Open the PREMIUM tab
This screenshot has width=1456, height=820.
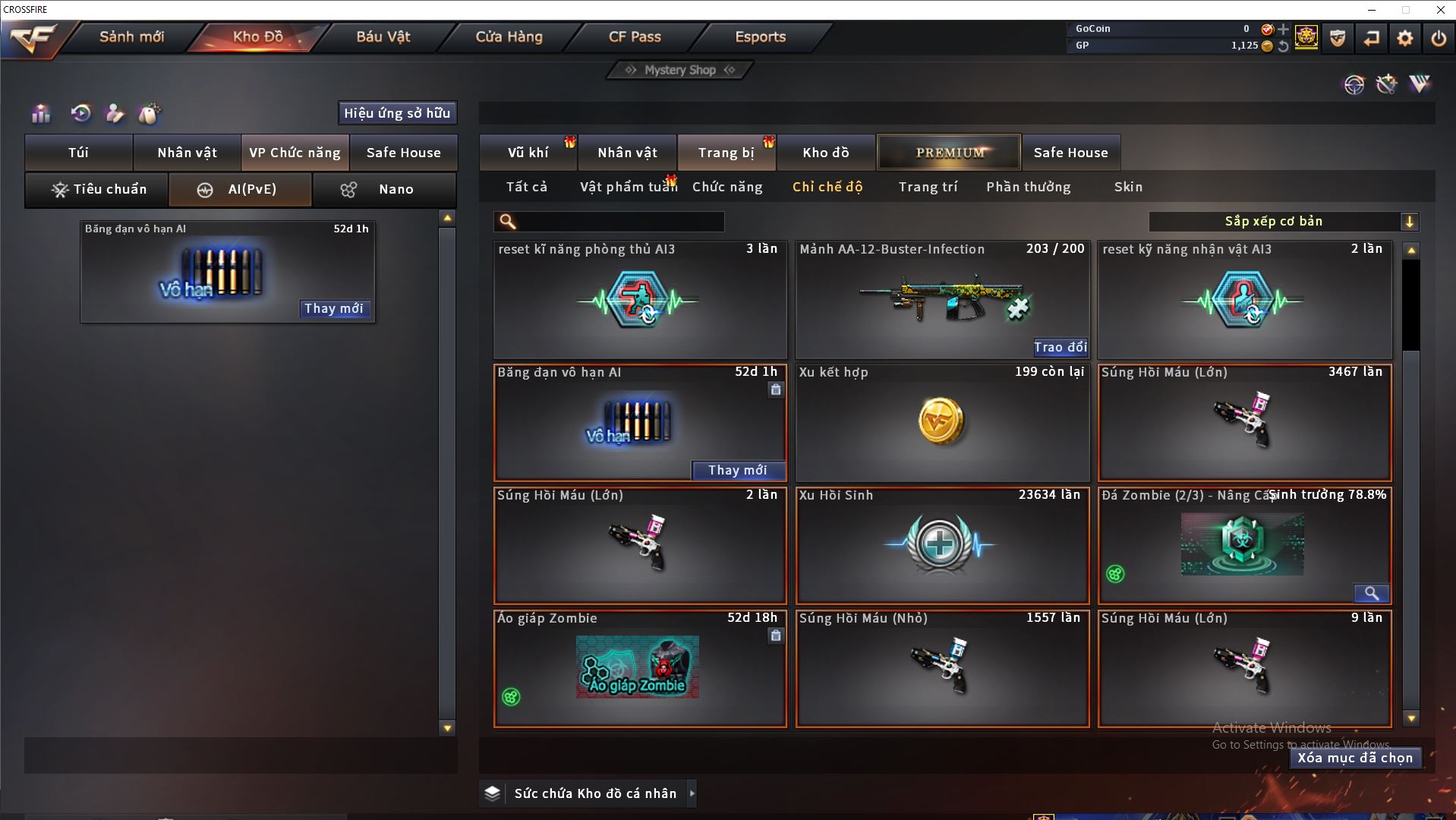pos(949,153)
